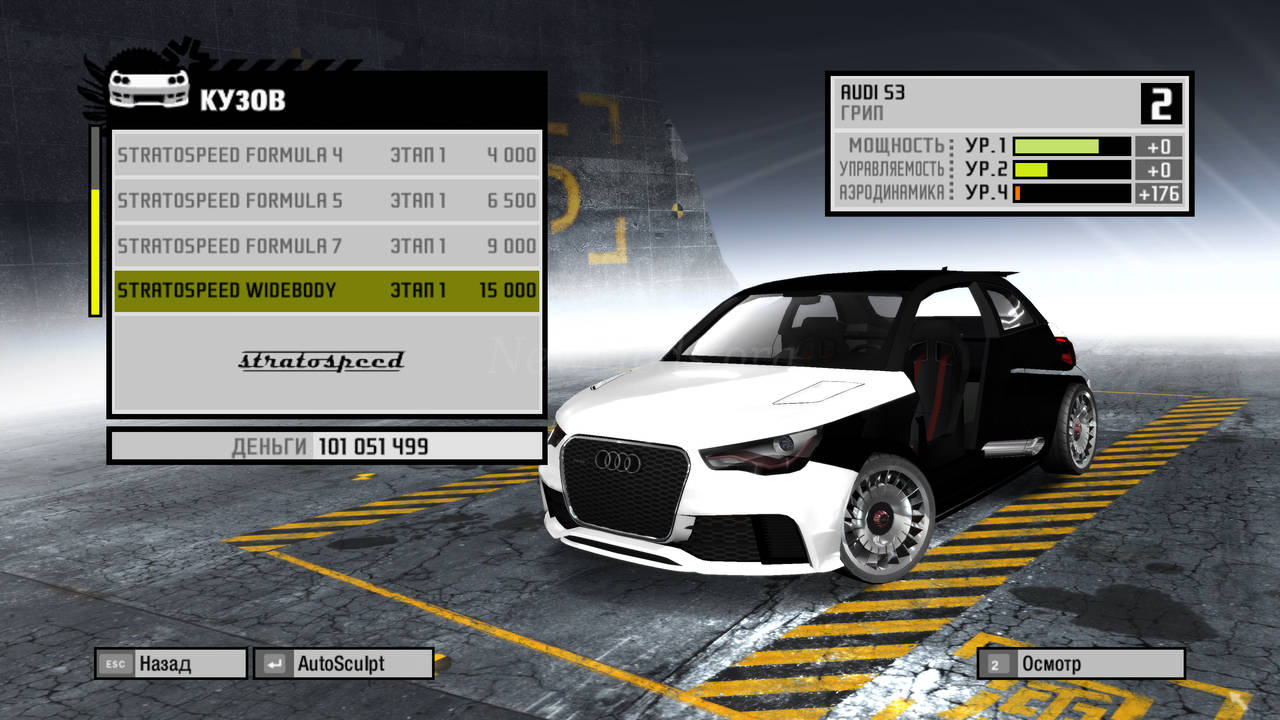Image resolution: width=1280 pixels, height=720 pixels.
Task: Go back with the Назад button
Action: point(171,663)
